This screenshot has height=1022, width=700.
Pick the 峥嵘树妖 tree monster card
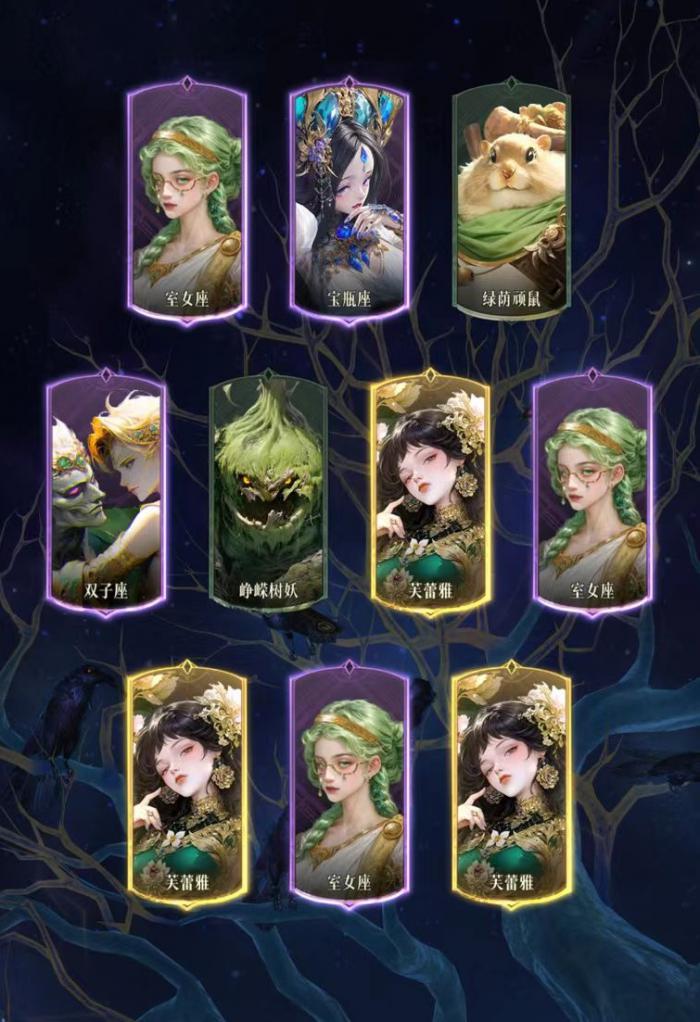click(x=268, y=492)
